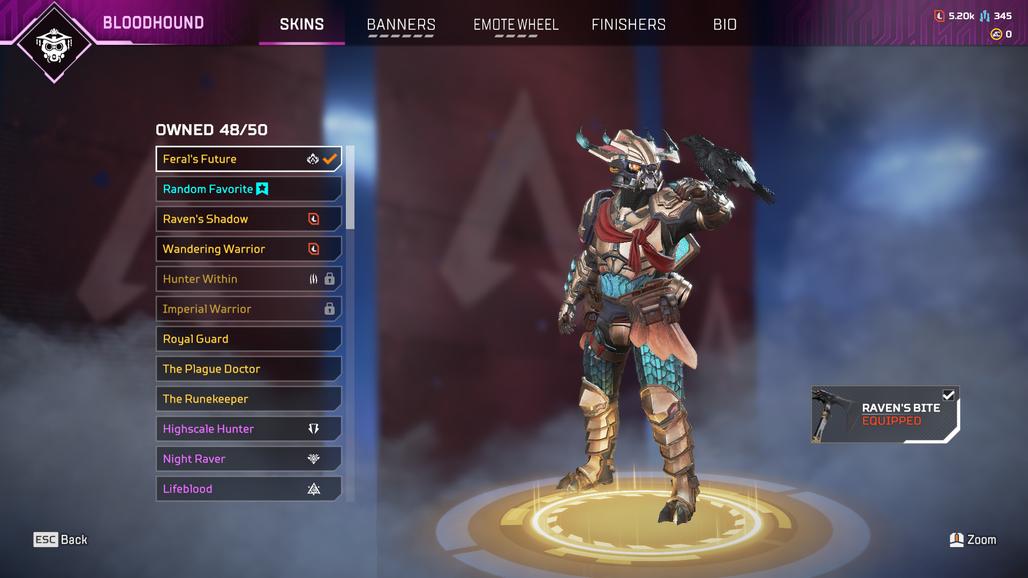This screenshot has width=1028, height=578.
Task: Open the Emote Wheel tab
Action: click(516, 25)
